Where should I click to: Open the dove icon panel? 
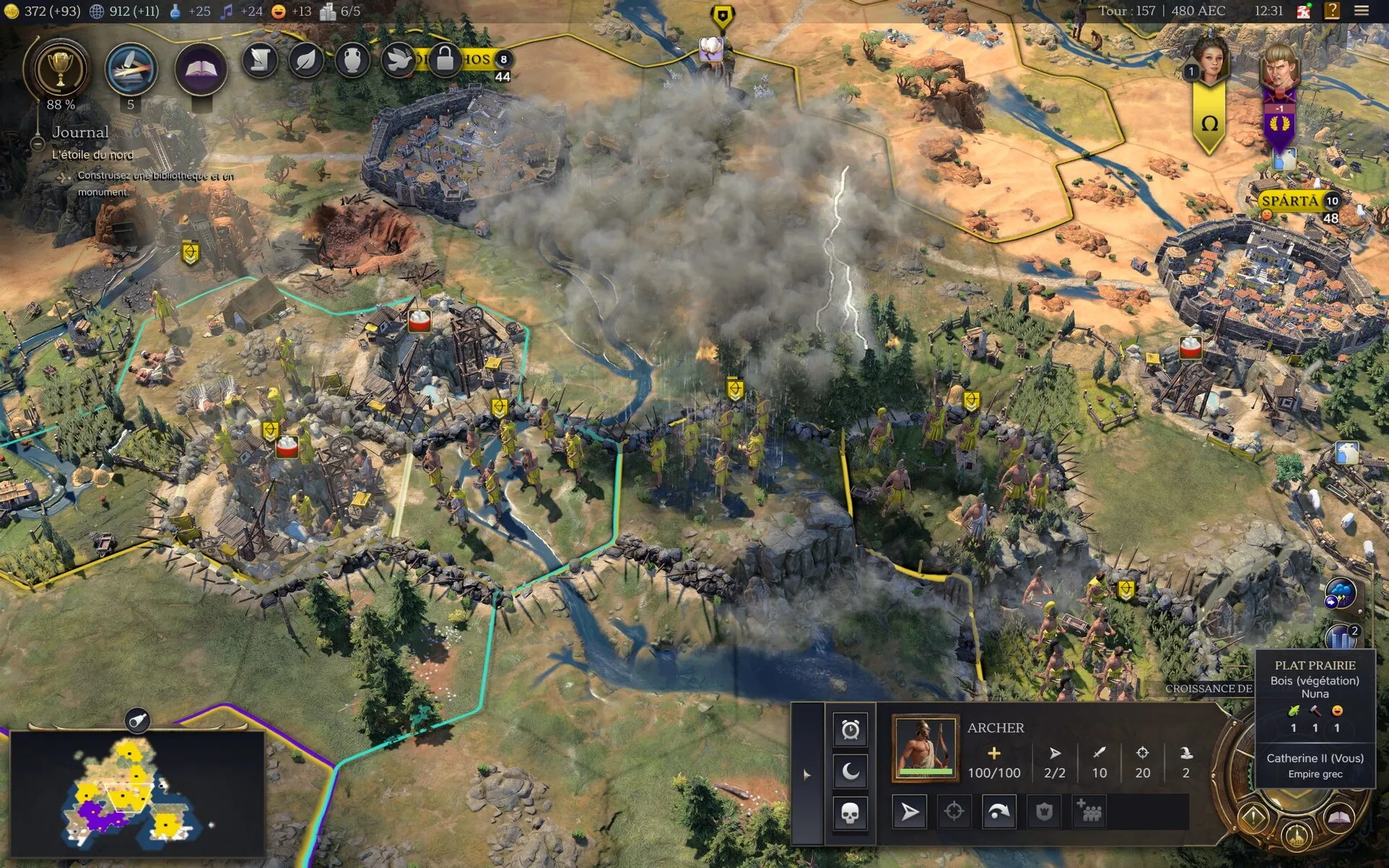398,61
